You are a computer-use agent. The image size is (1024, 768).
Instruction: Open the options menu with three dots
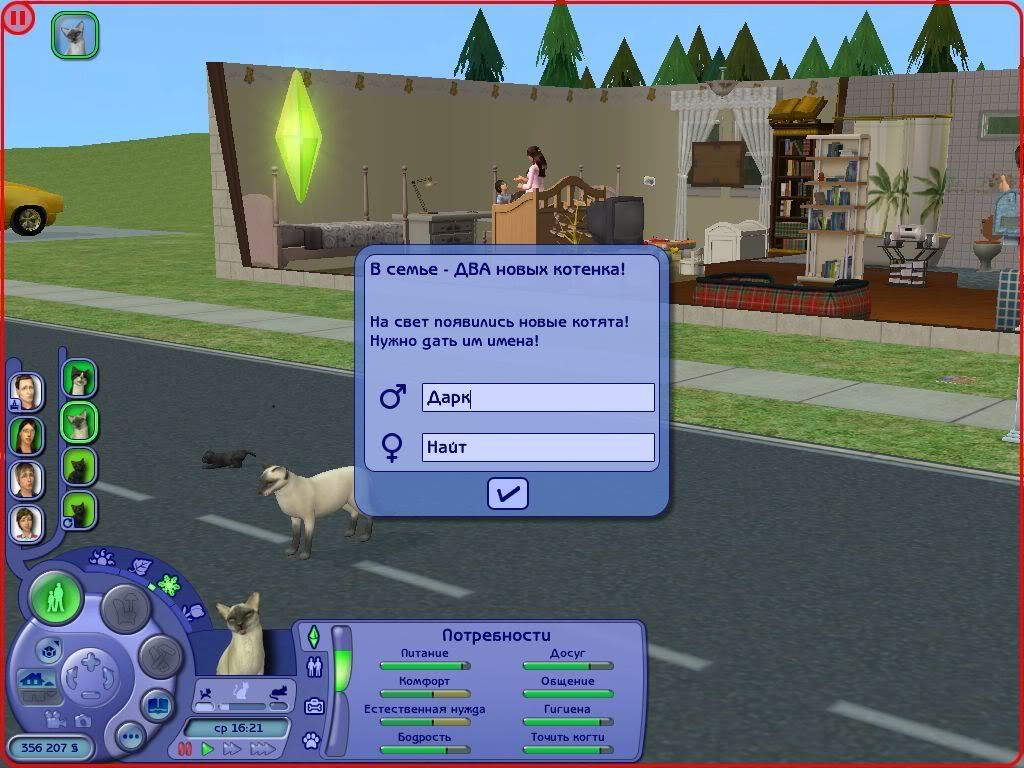tap(130, 738)
